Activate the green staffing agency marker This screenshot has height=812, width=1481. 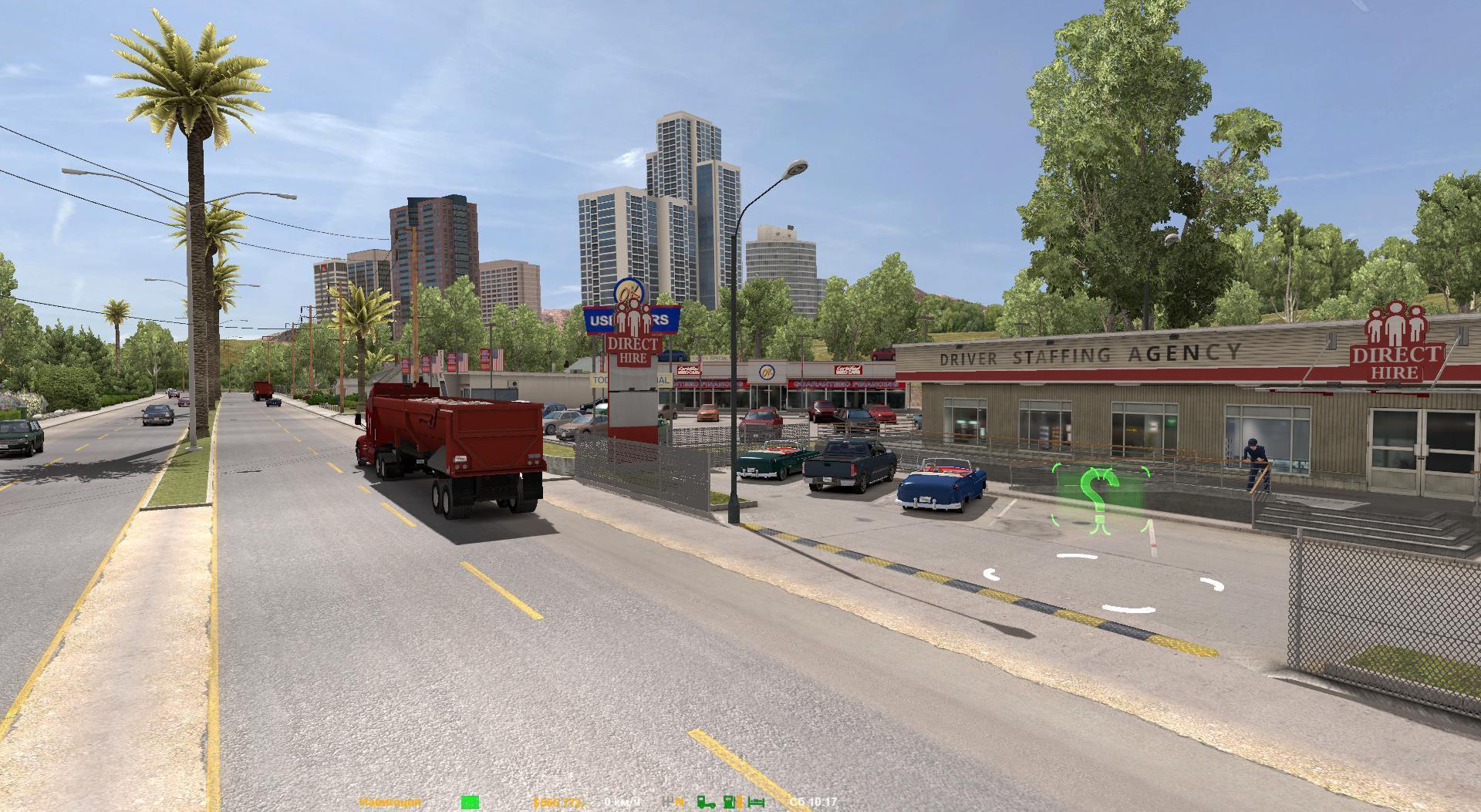tap(1099, 498)
